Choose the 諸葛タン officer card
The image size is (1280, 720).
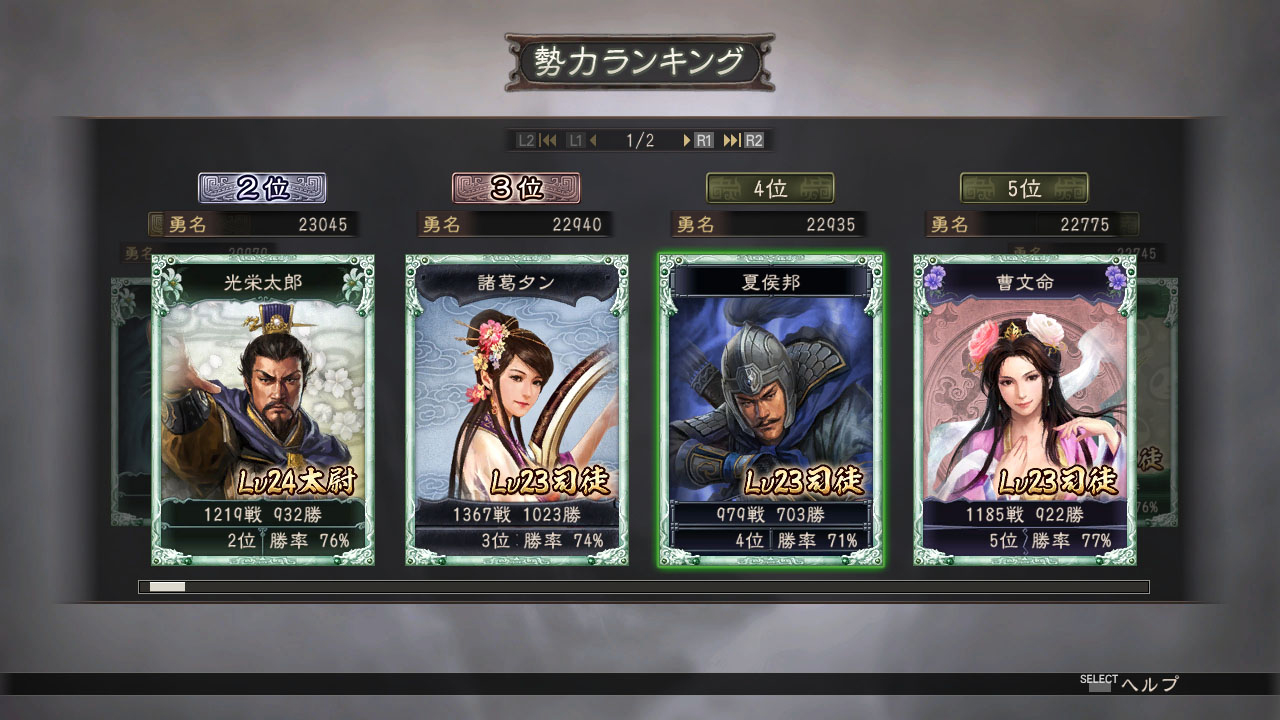click(517, 410)
